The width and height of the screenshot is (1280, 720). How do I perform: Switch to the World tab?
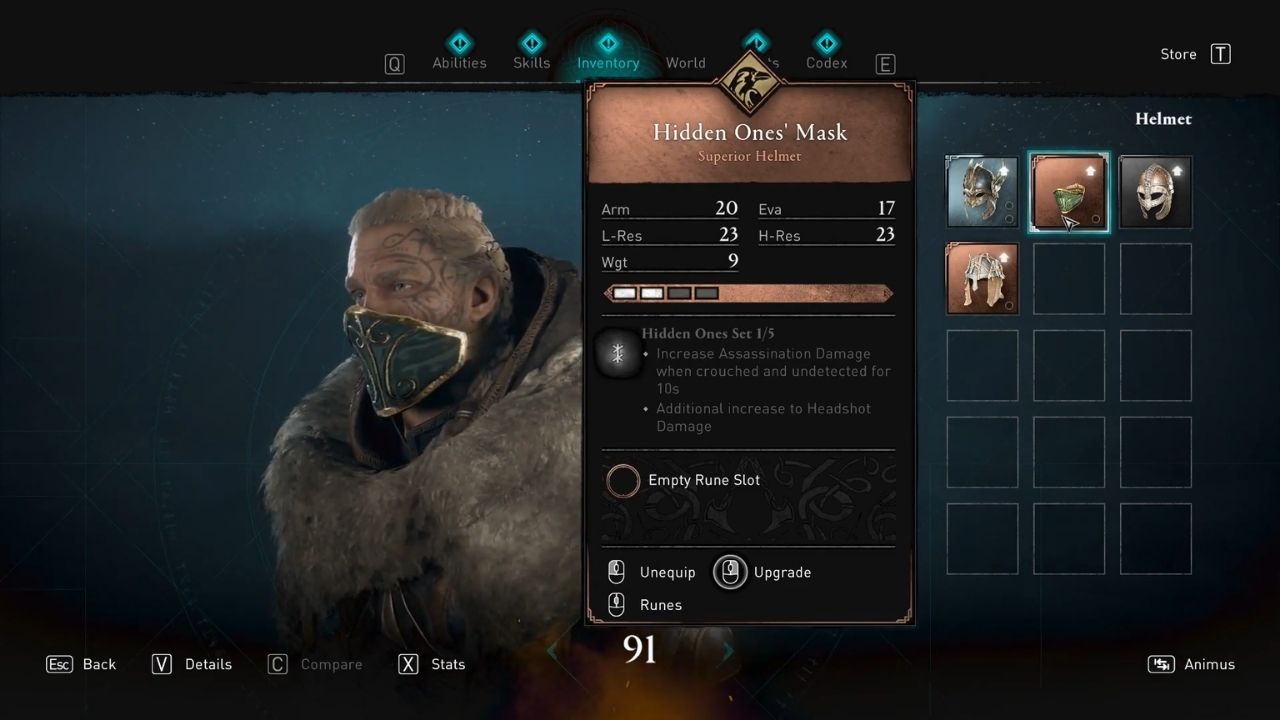pos(686,62)
